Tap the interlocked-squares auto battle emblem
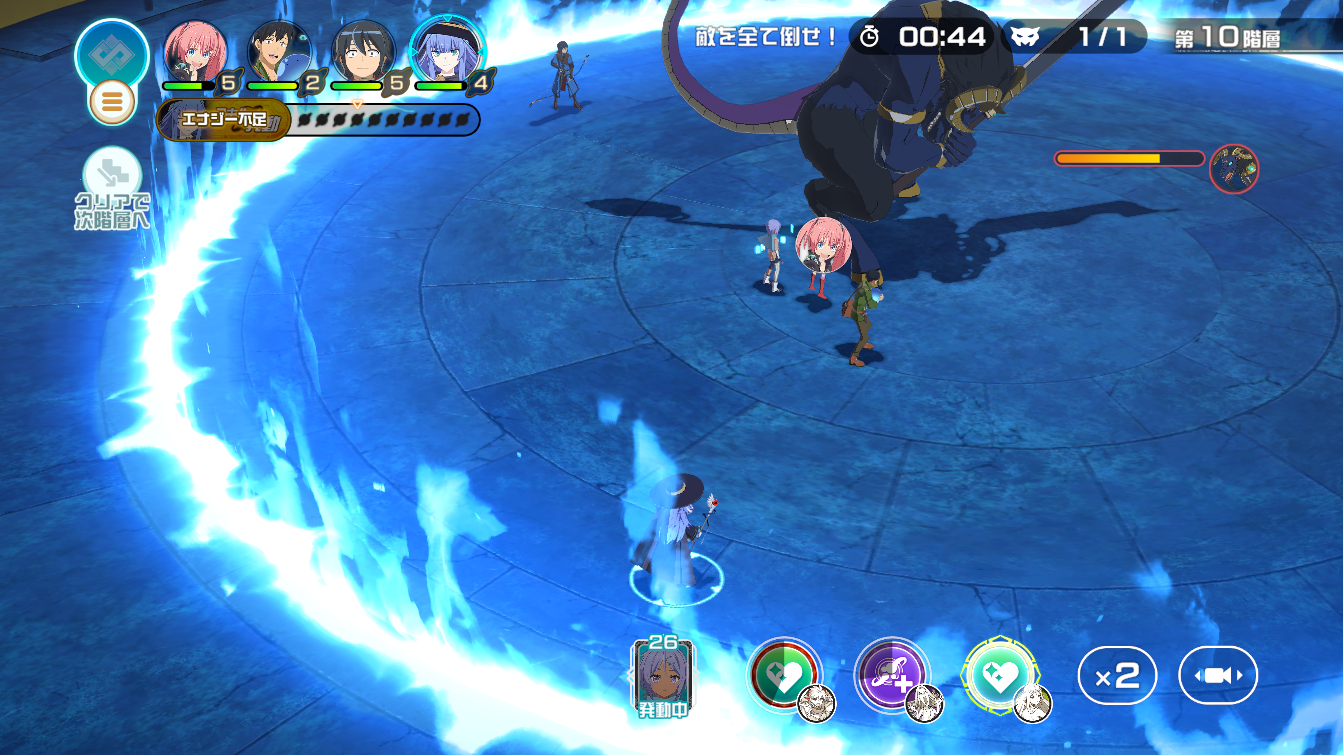This screenshot has width=1343, height=755. (111, 52)
